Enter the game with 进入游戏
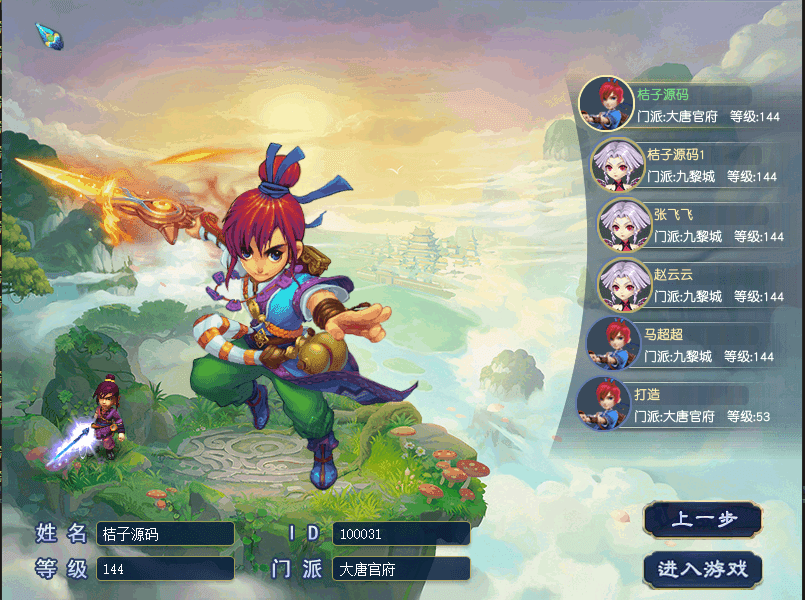The width and height of the screenshot is (805, 600). [x=703, y=568]
